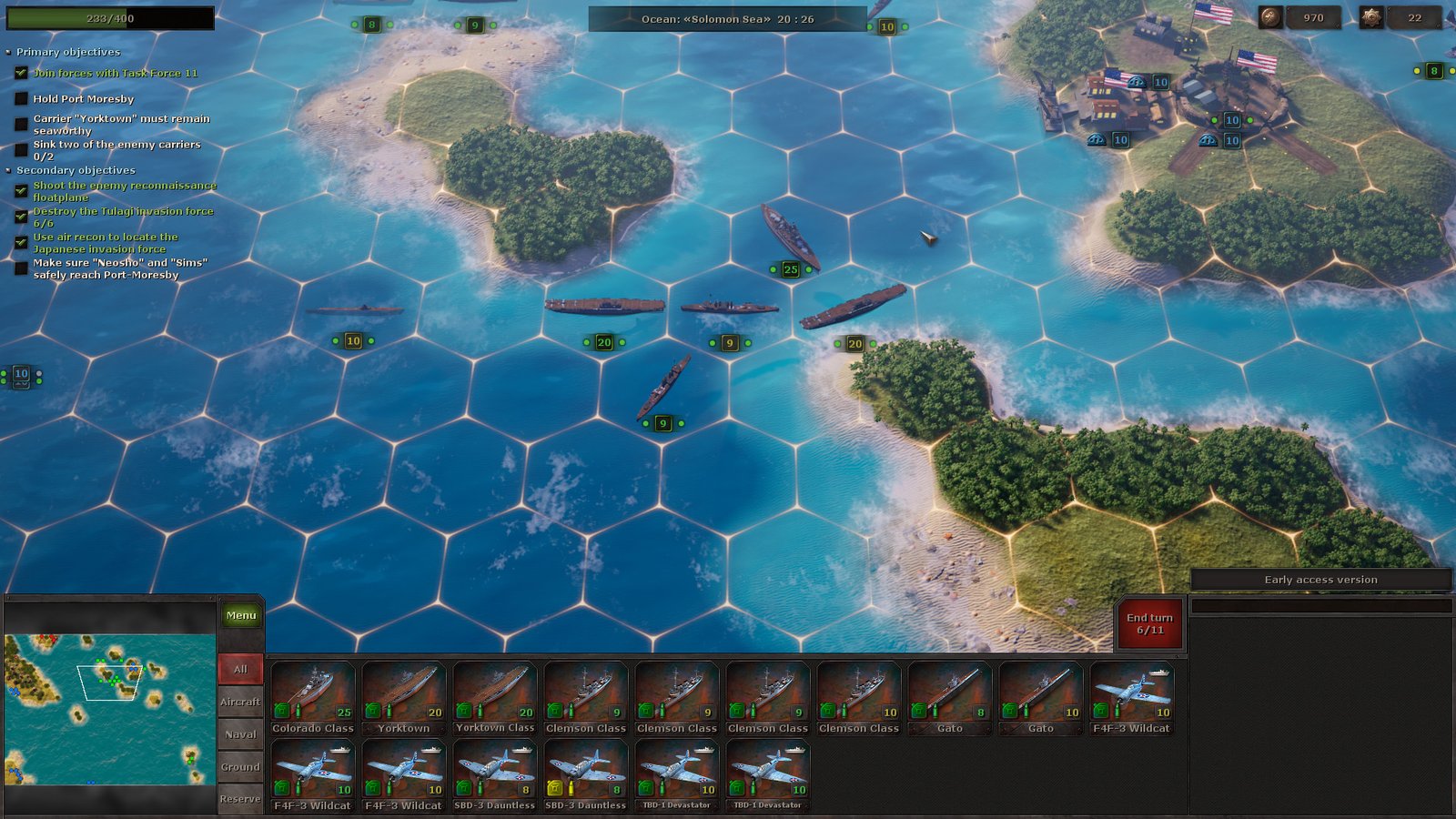The height and width of the screenshot is (819, 1456).
Task: Select the Gato submarine card with strength 8
Action: pyautogui.click(x=949, y=697)
